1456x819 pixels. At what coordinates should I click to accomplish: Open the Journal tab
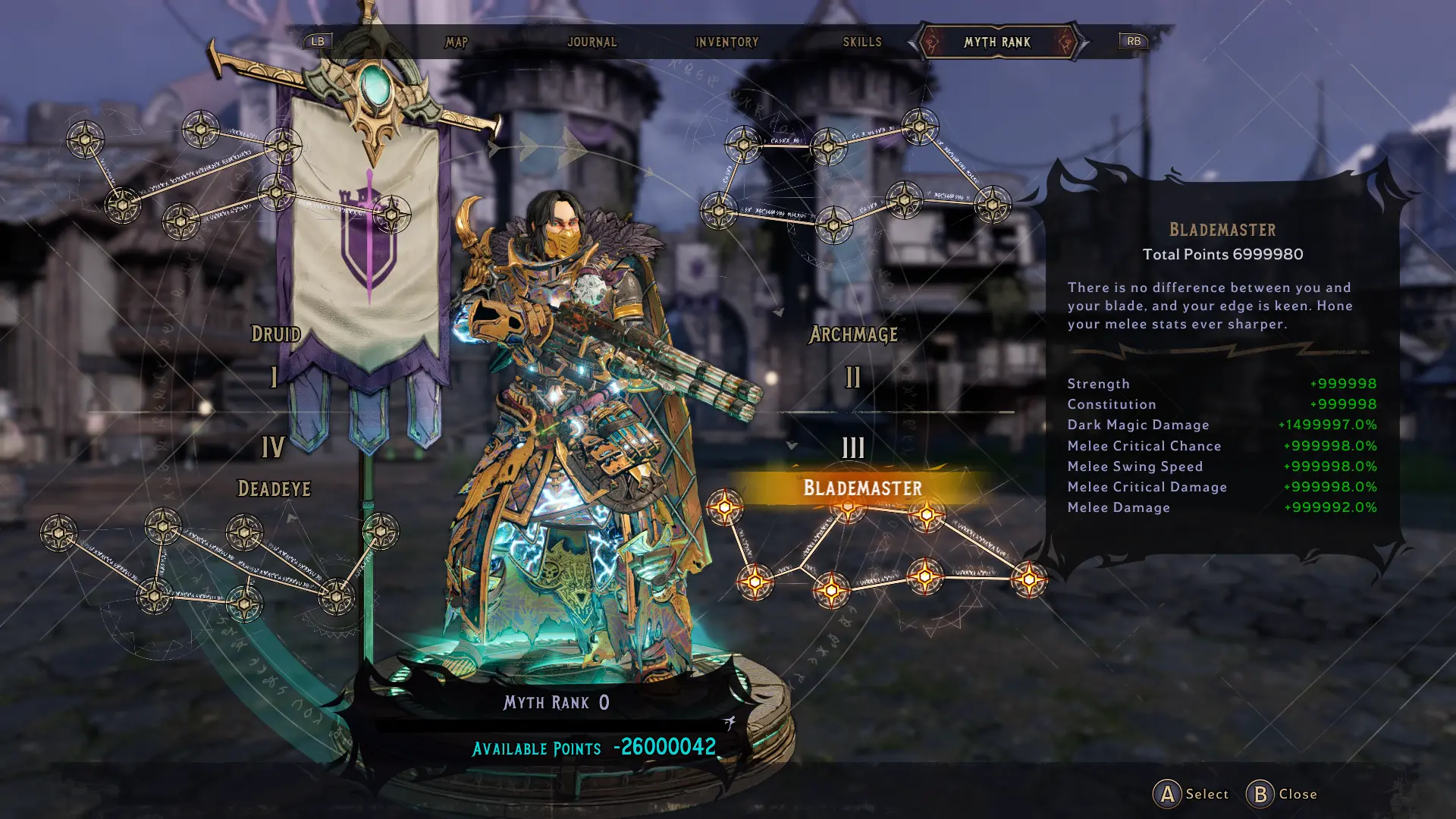(x=591, y=42)
